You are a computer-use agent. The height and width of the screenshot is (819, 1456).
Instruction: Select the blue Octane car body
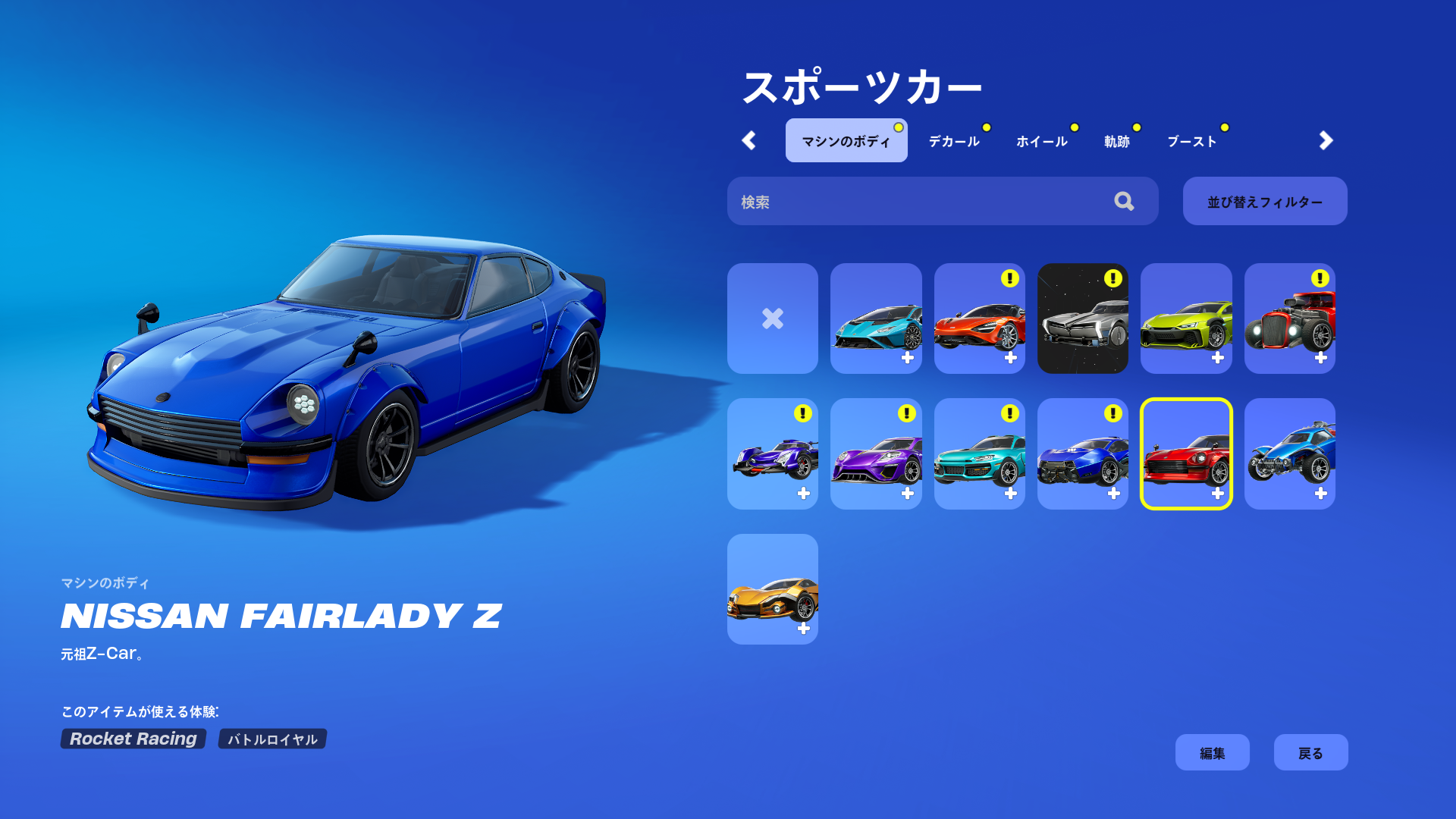(1289, 453)
